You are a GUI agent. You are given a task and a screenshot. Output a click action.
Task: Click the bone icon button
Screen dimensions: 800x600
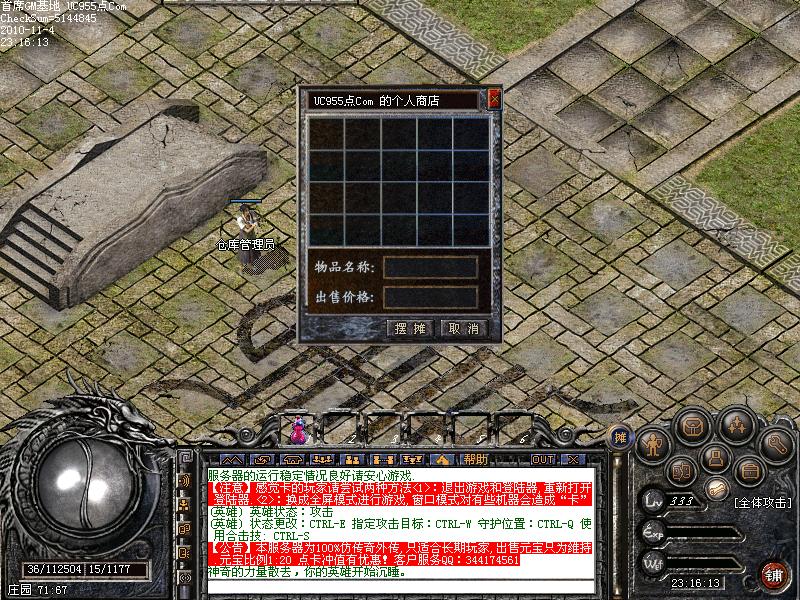tap(715, 489)
